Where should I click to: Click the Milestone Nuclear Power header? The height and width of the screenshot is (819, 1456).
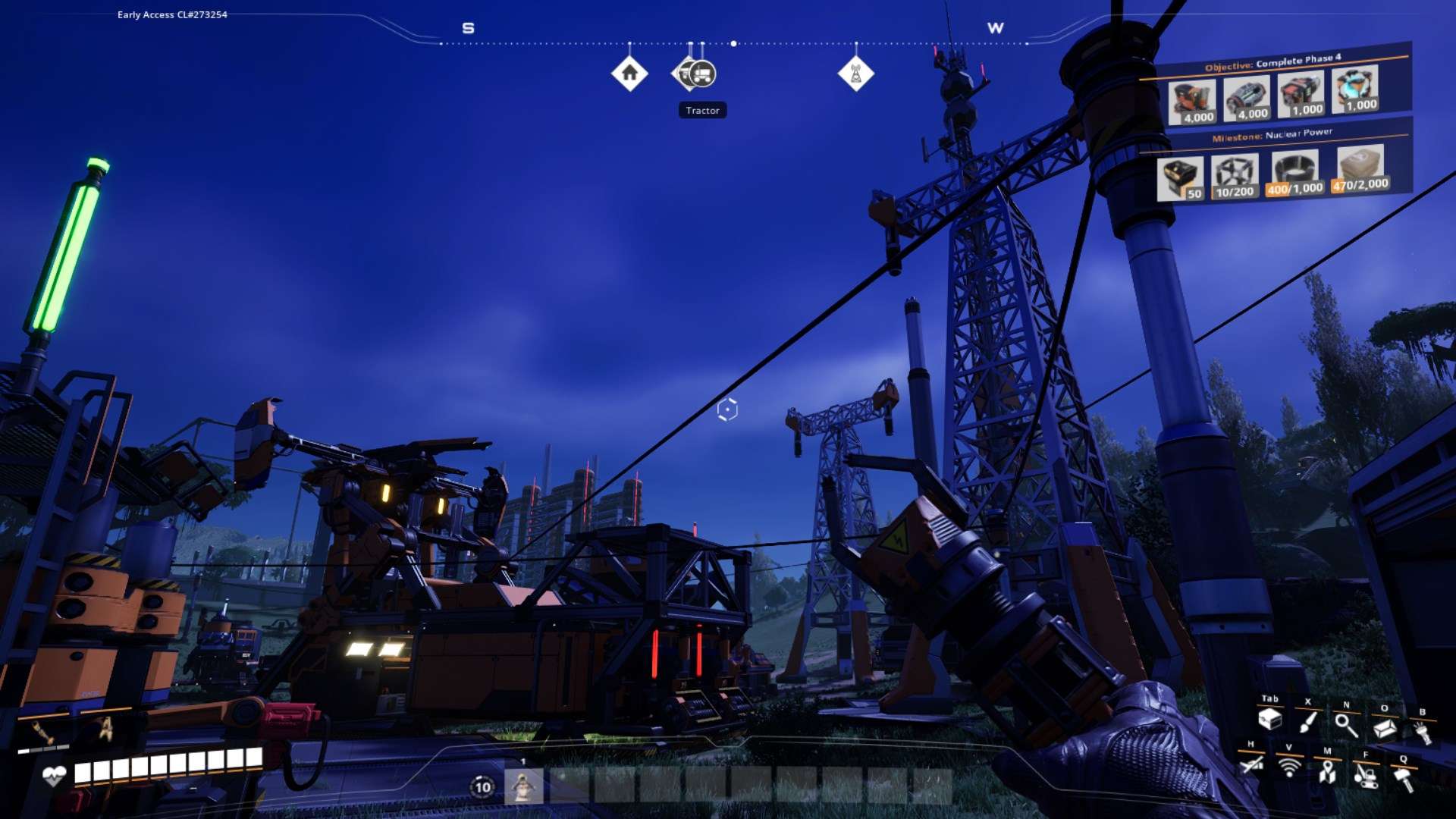[1272, 135]
